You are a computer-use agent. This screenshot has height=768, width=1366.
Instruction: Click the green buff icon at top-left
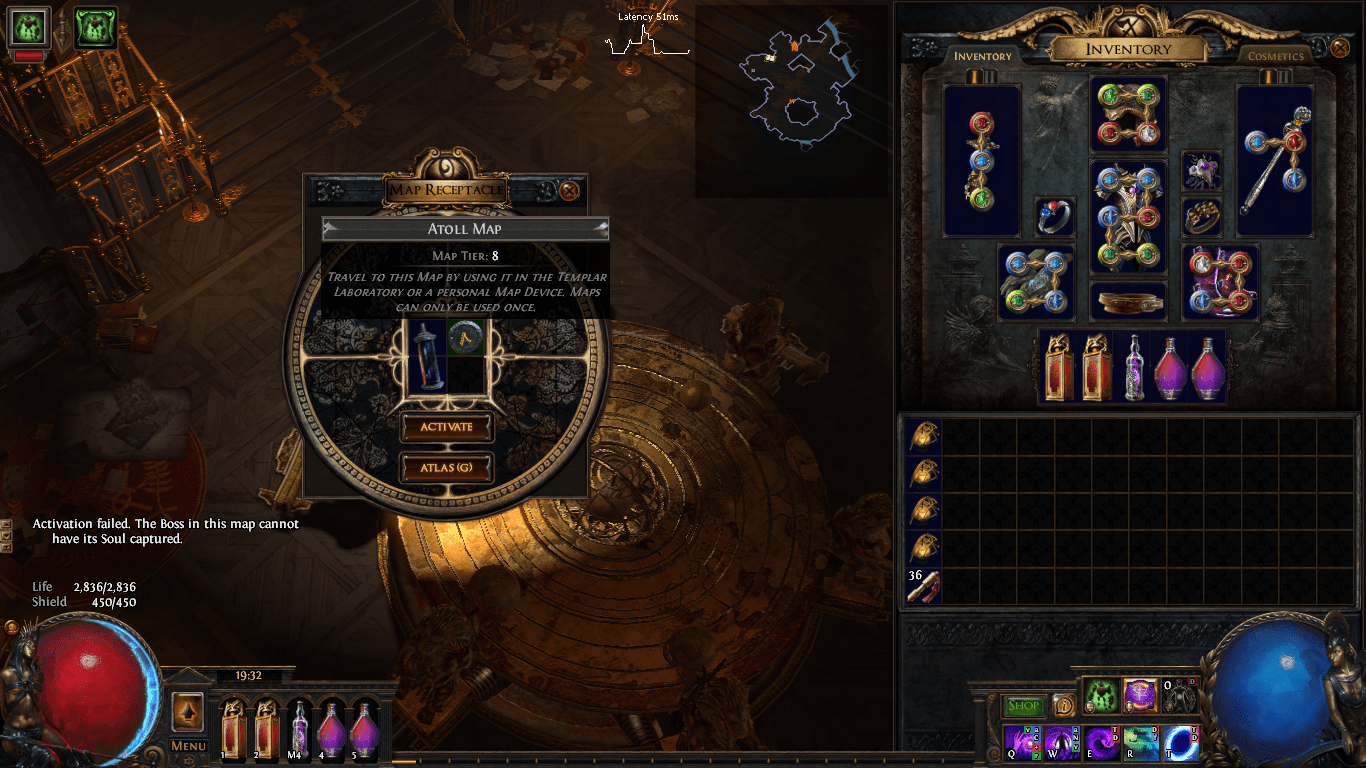click(x=95, y=27)
